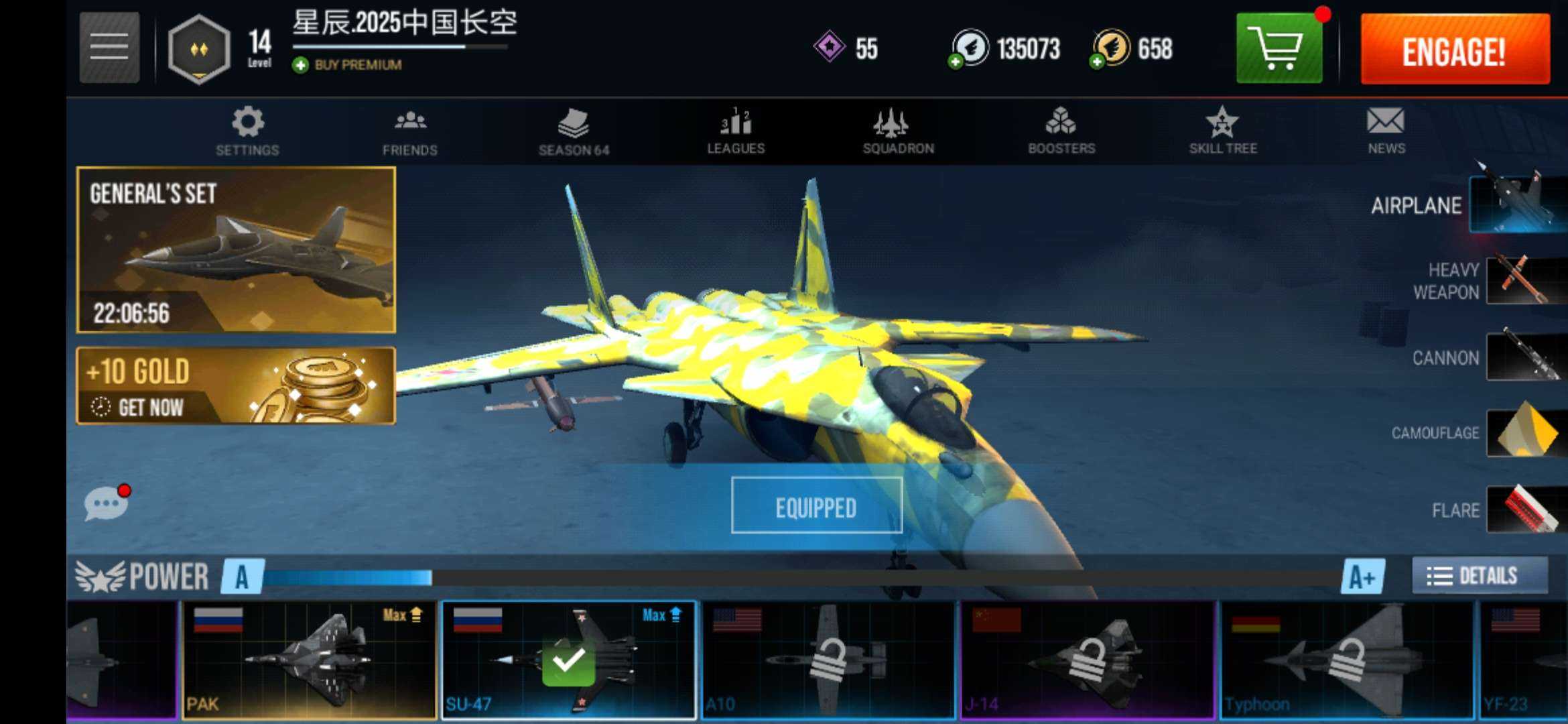Viewport: 1568px width, 724px height.
Task: Claim the +10 Gold offer
Action: (x=236, y=385)
